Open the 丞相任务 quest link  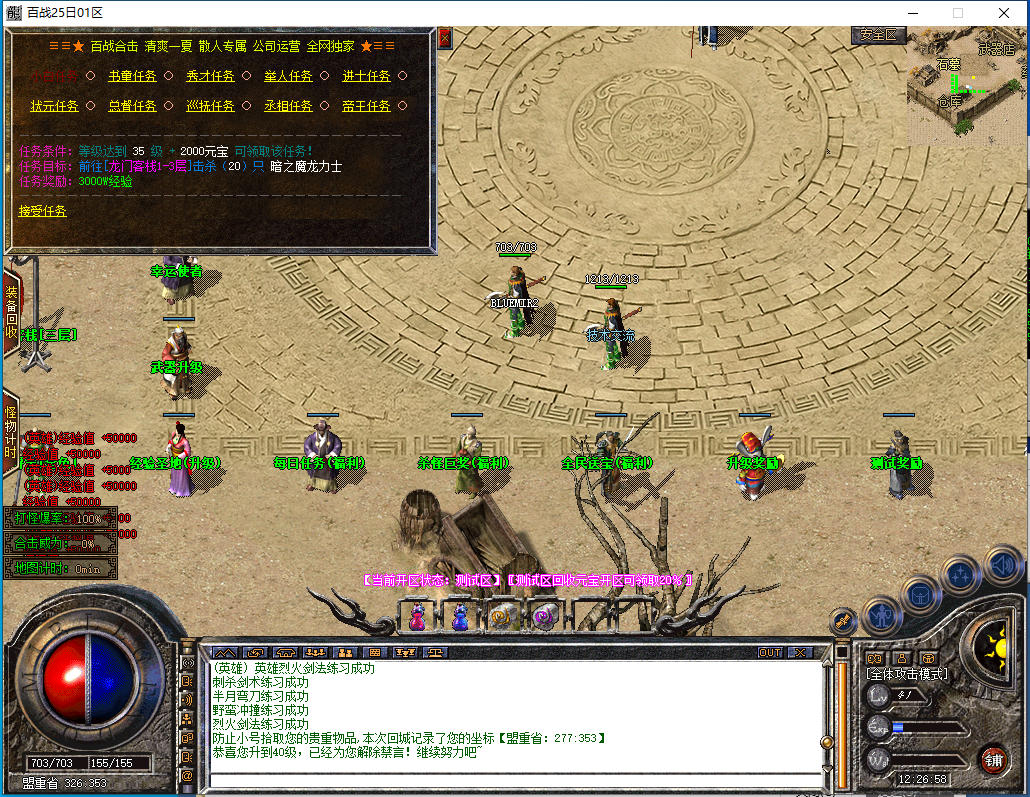(288, 106)
